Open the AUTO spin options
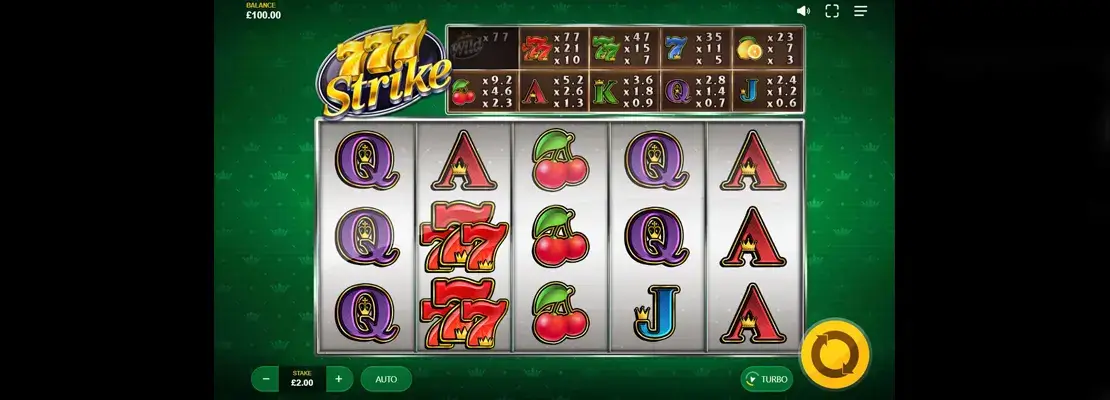This screenshot has height=400, width=1110. pyautogui.click(x=386, y=379)
